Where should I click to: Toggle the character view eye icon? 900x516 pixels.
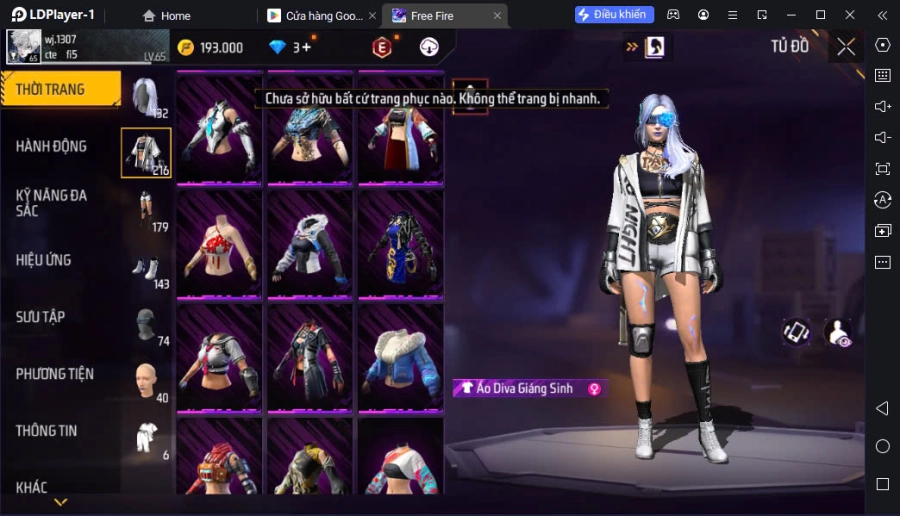pos(837,332)
